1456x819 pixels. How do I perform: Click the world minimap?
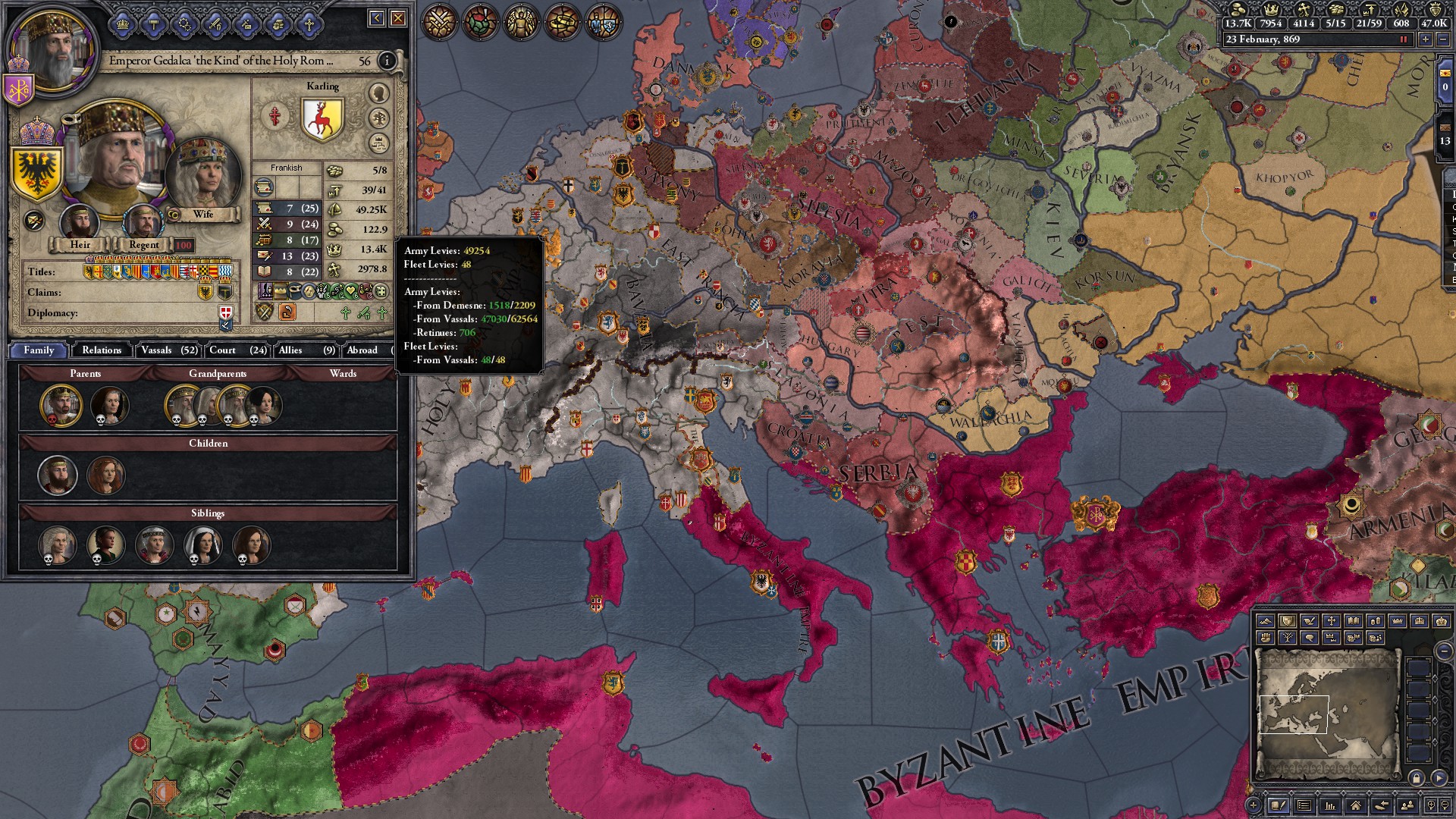pos(1327,713)
